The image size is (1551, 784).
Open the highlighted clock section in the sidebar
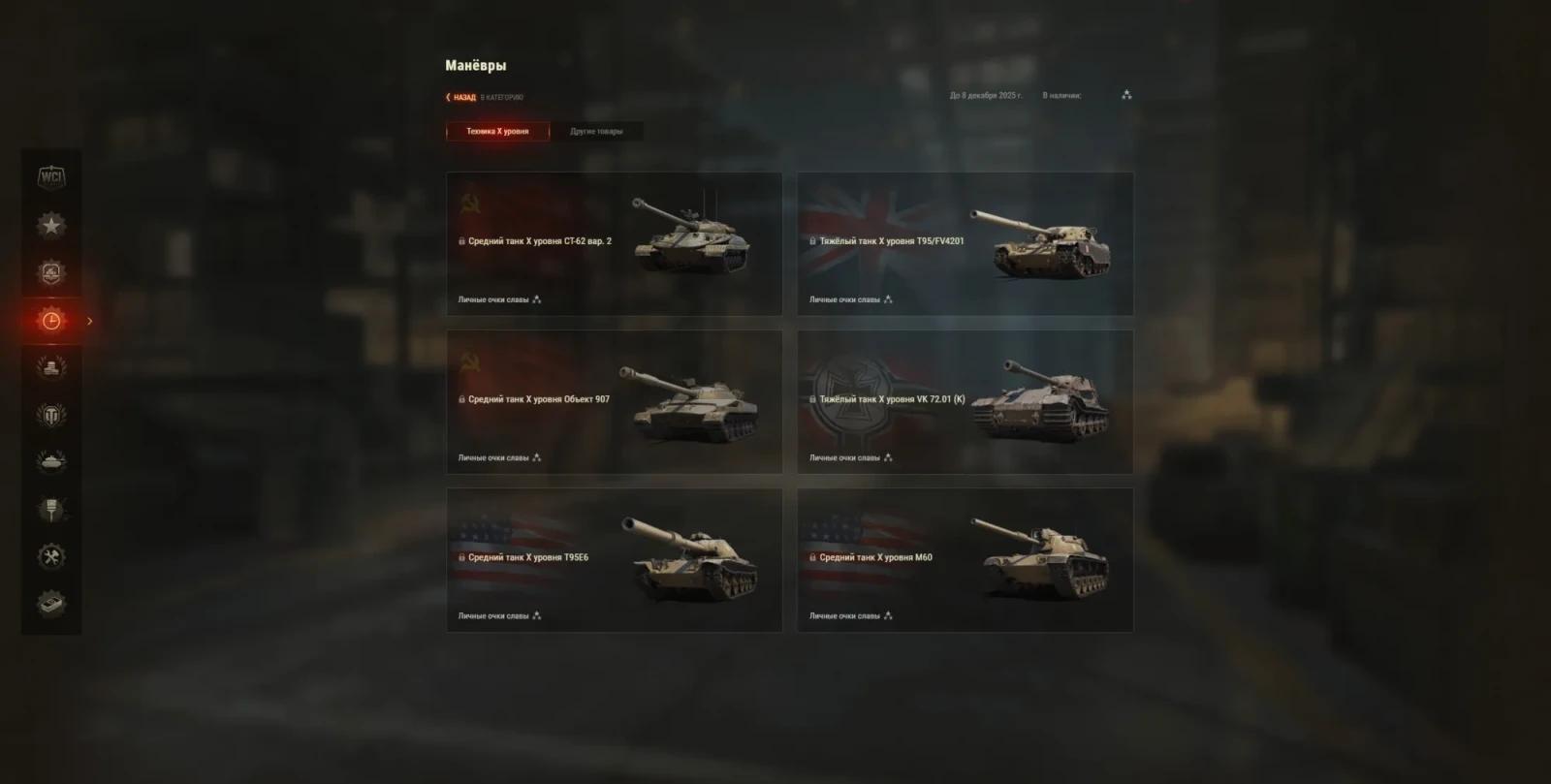tap(51, 320)
